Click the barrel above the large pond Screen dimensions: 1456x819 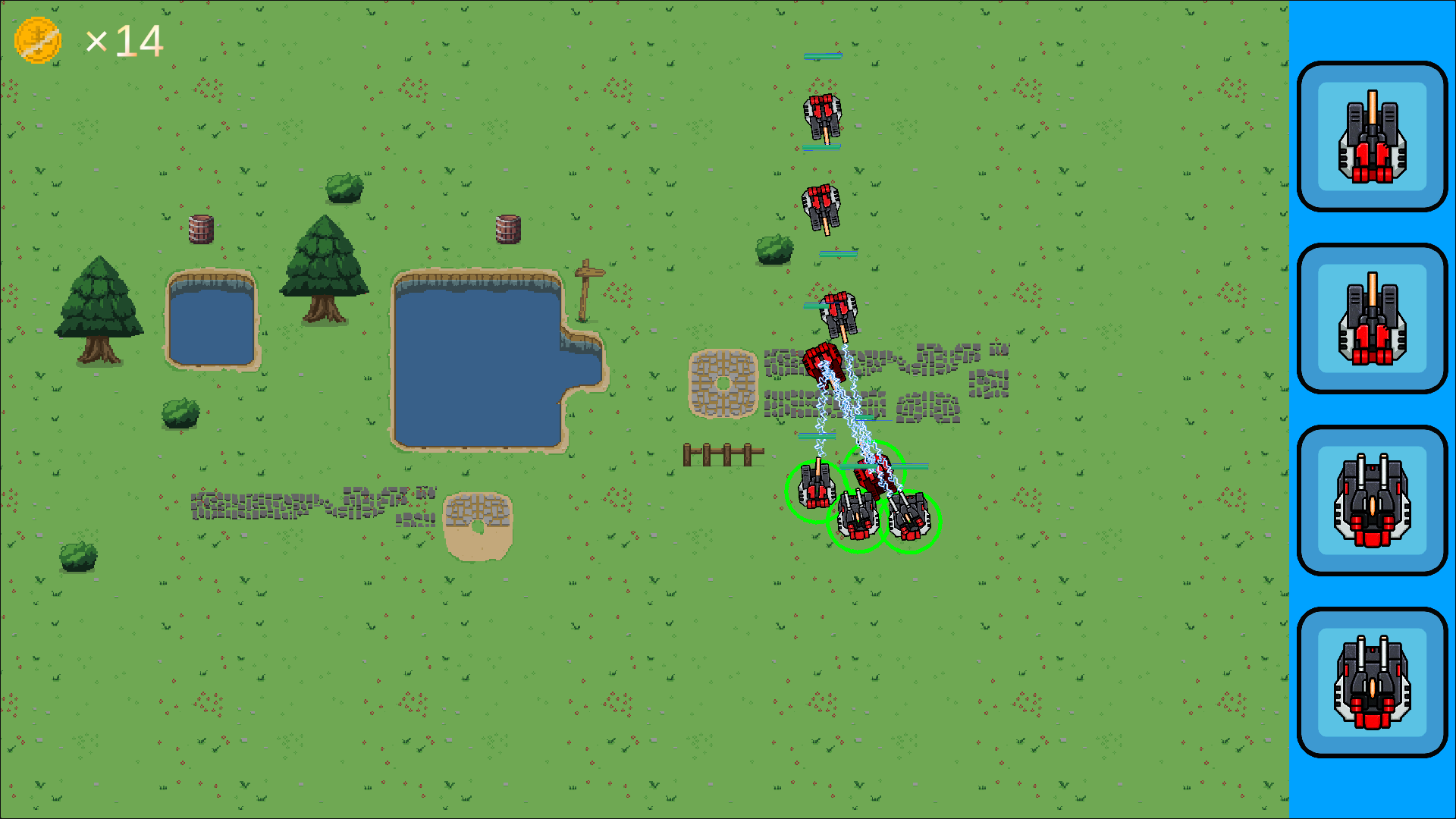[507, 230]
